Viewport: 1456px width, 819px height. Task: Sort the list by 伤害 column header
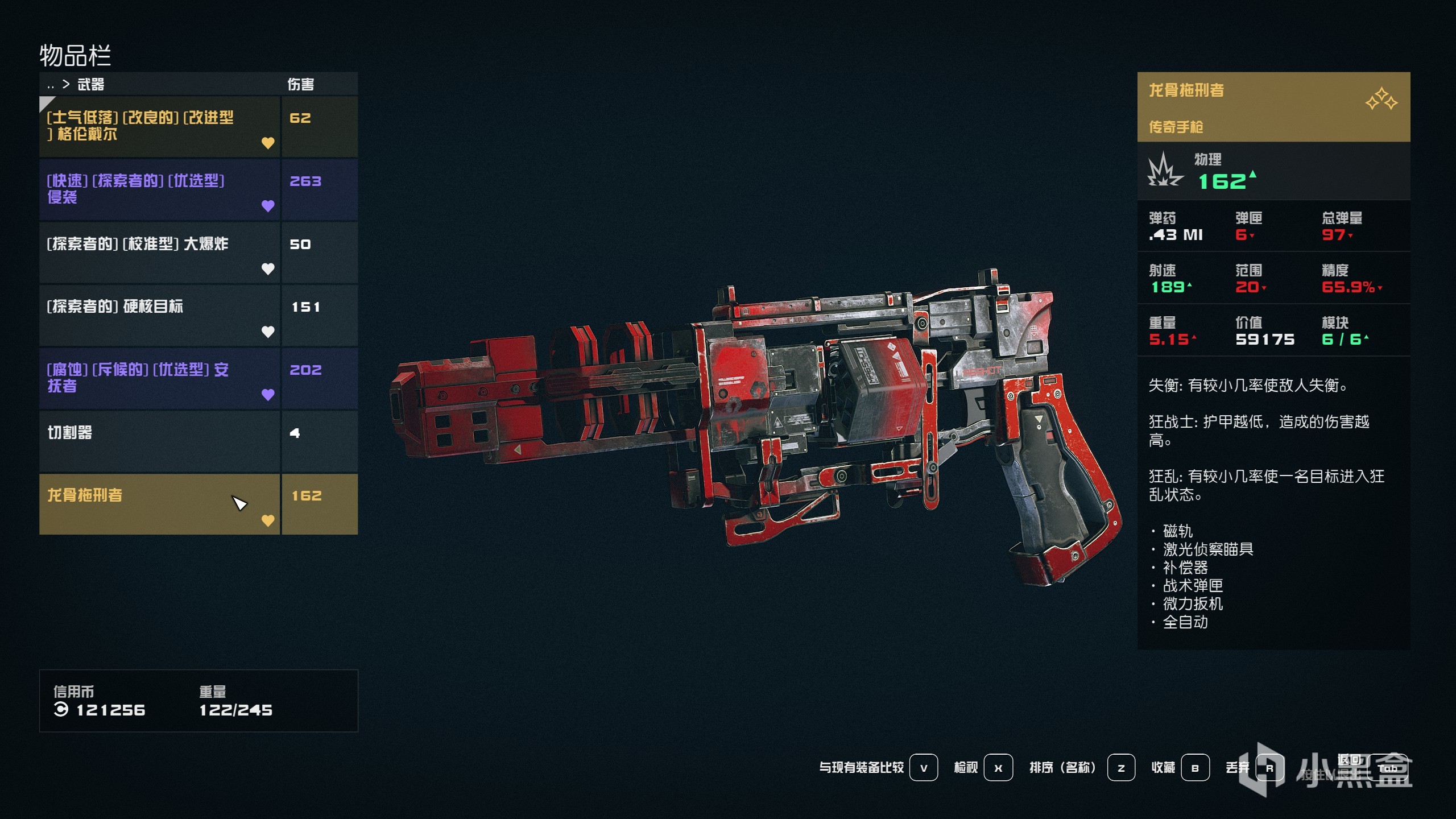(300, 85)
